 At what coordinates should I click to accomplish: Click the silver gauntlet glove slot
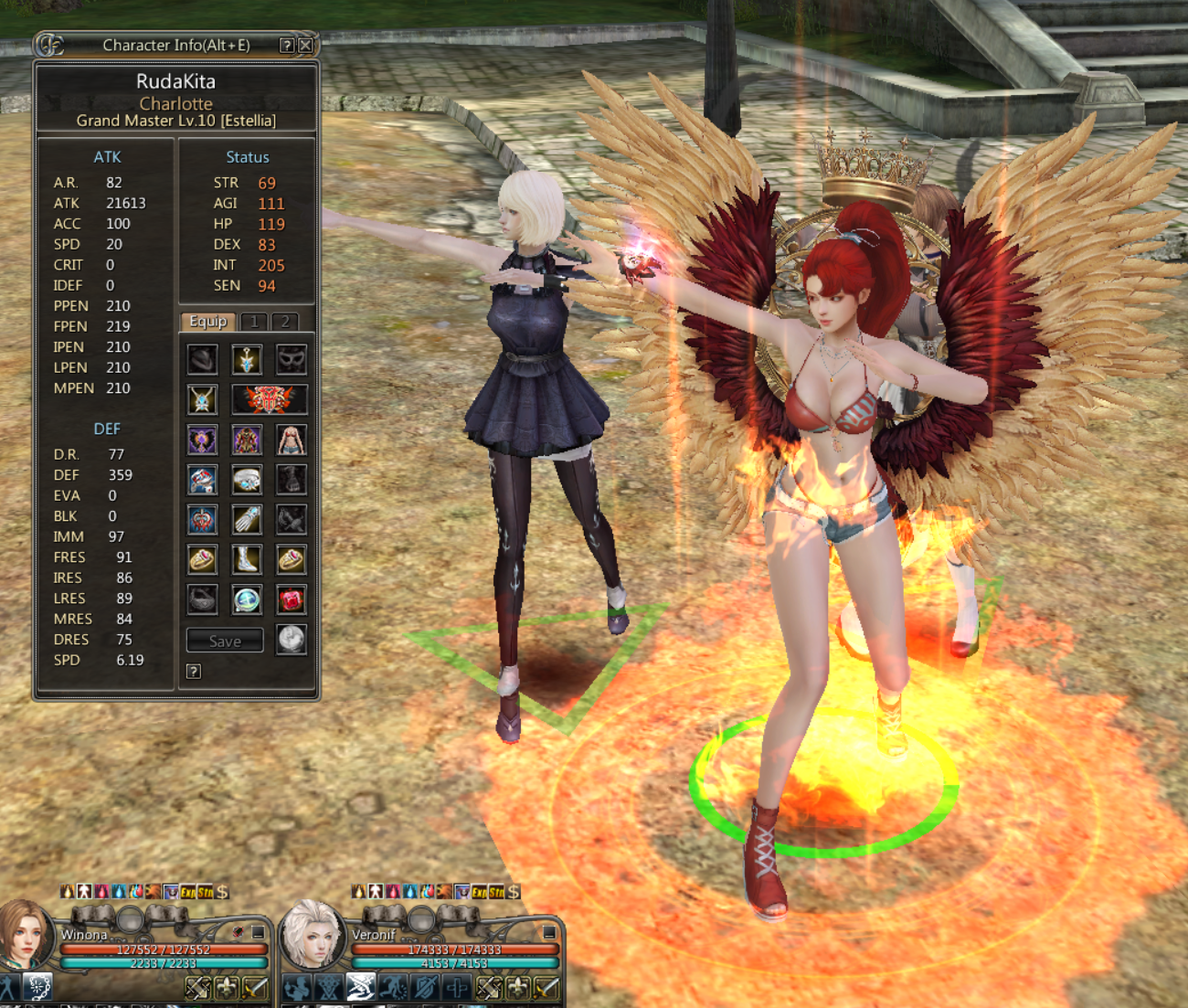pyautogui.click(x=247, y=519)
